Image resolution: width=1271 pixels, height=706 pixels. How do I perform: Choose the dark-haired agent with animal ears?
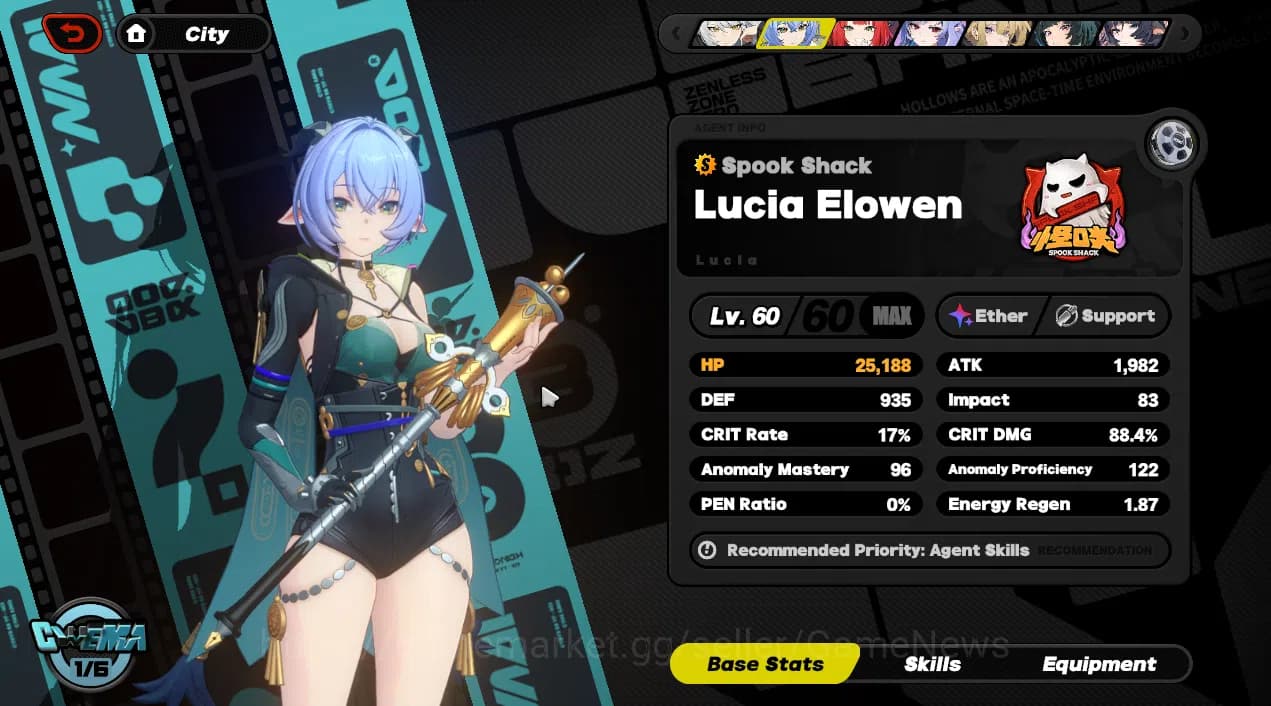(x=1134, y=33)
